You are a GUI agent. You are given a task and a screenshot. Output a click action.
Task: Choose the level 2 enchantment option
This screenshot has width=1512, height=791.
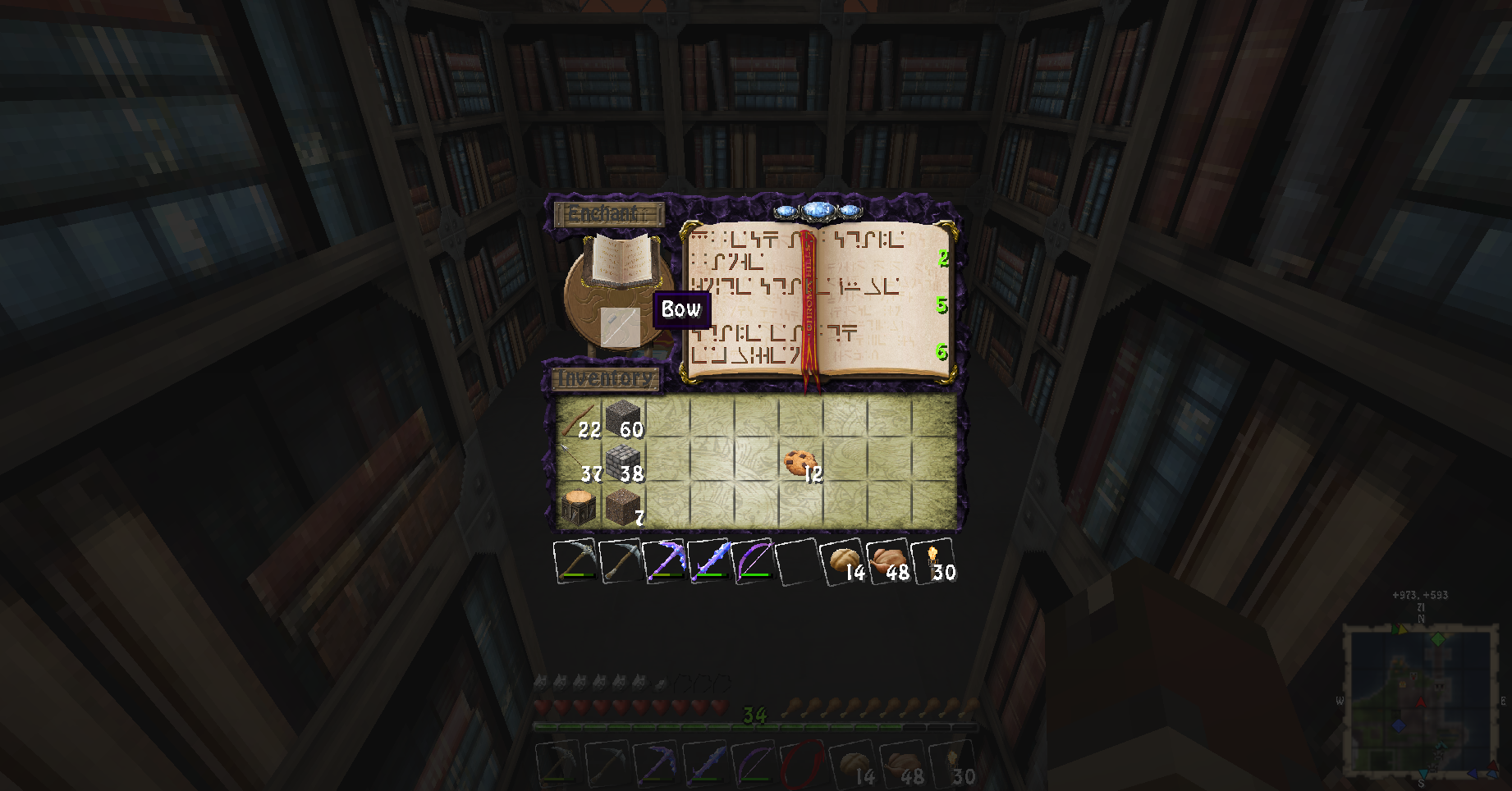point(817,249)
